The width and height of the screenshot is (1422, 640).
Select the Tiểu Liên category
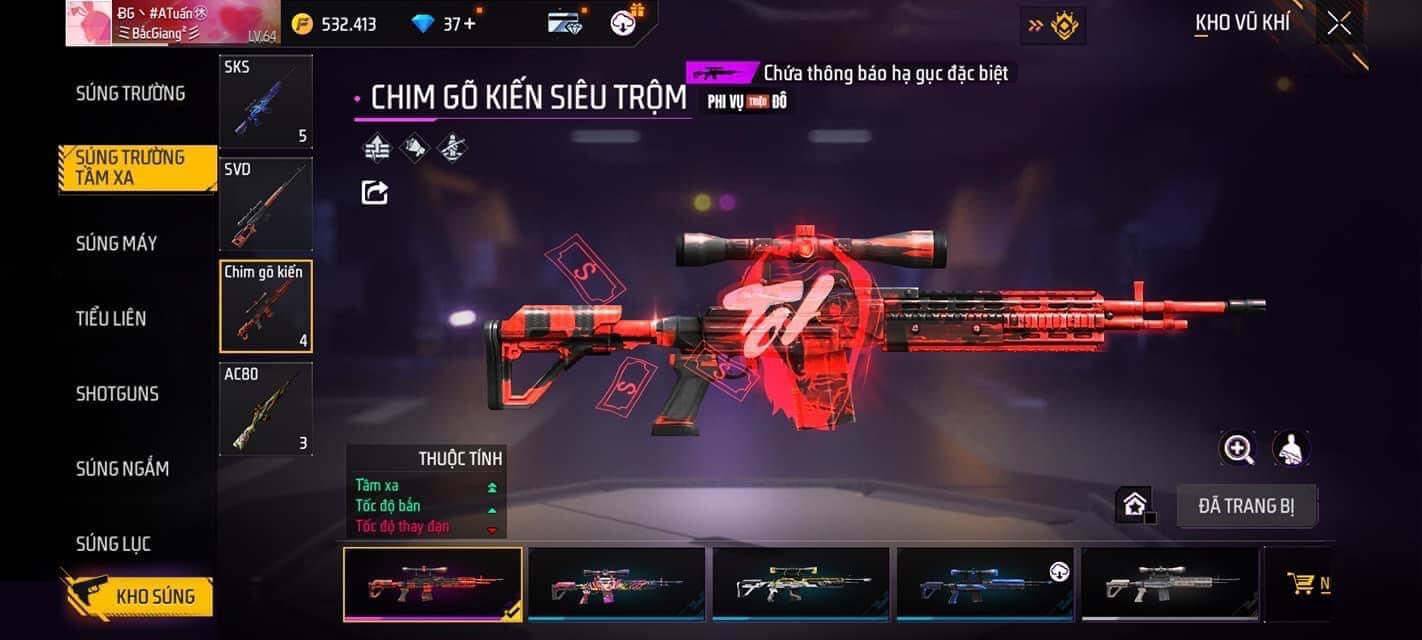111,318
